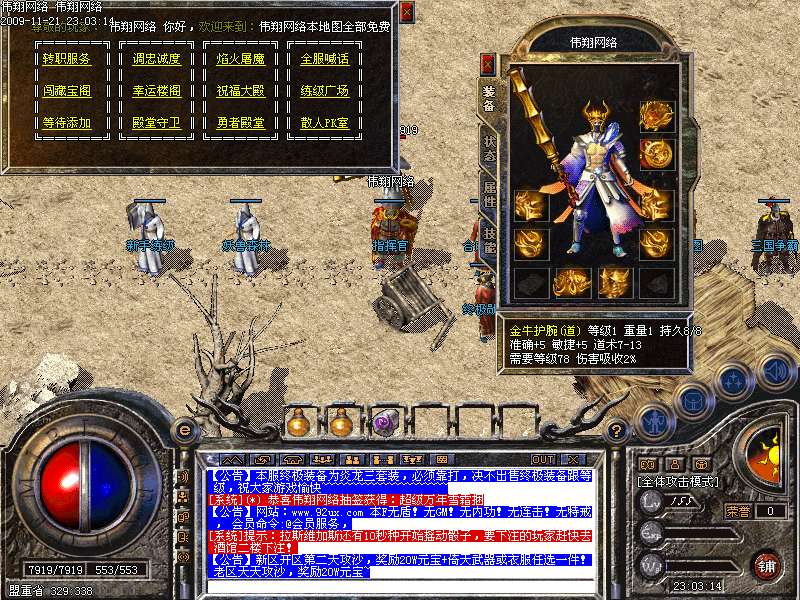Open the 勇者殿堂 option
Viewport: 800px width, 600px height.
[241, 123]
